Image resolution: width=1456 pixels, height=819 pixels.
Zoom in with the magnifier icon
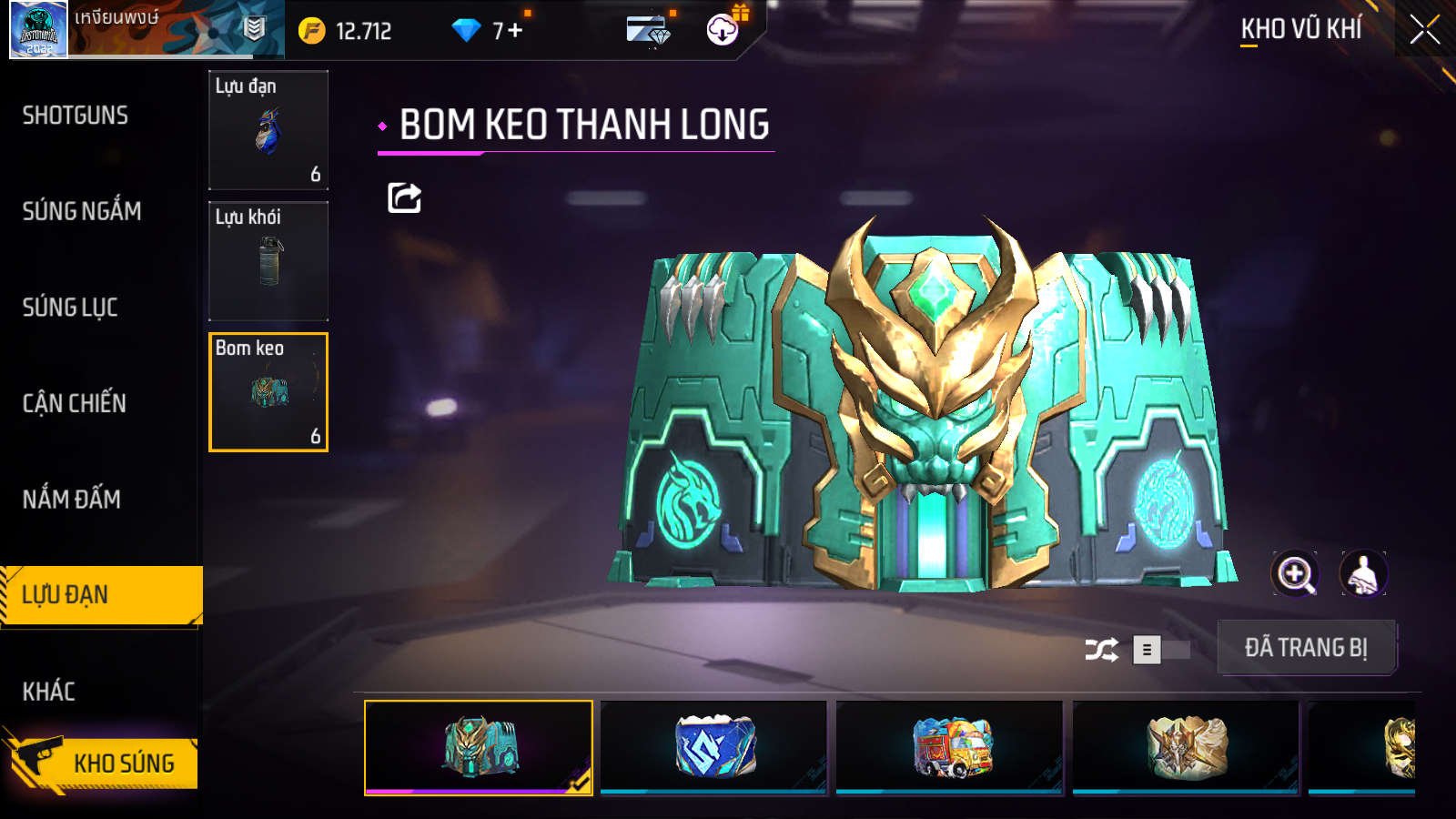1295,574
